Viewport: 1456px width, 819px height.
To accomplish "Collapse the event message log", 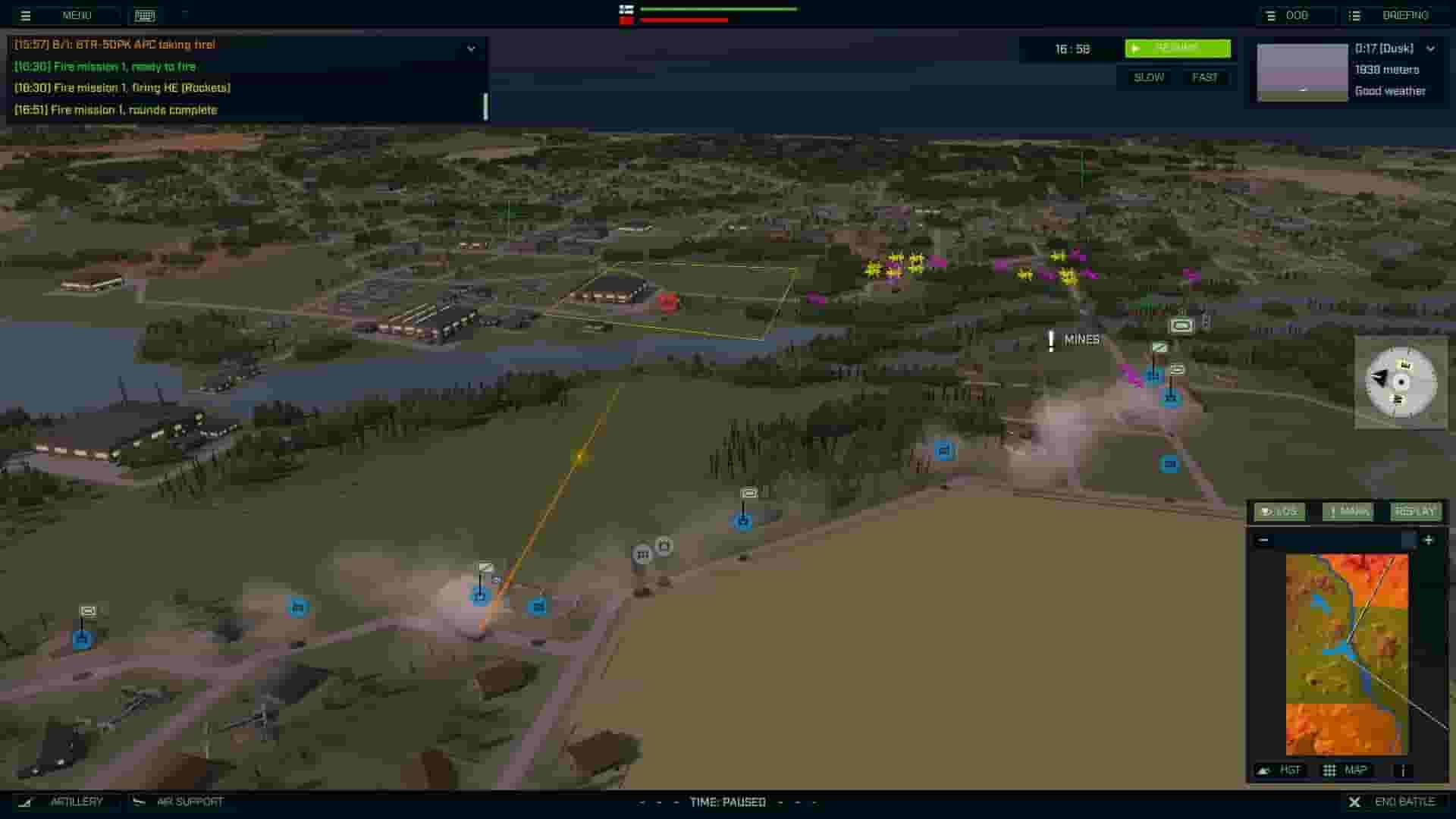I will point(472,47).
